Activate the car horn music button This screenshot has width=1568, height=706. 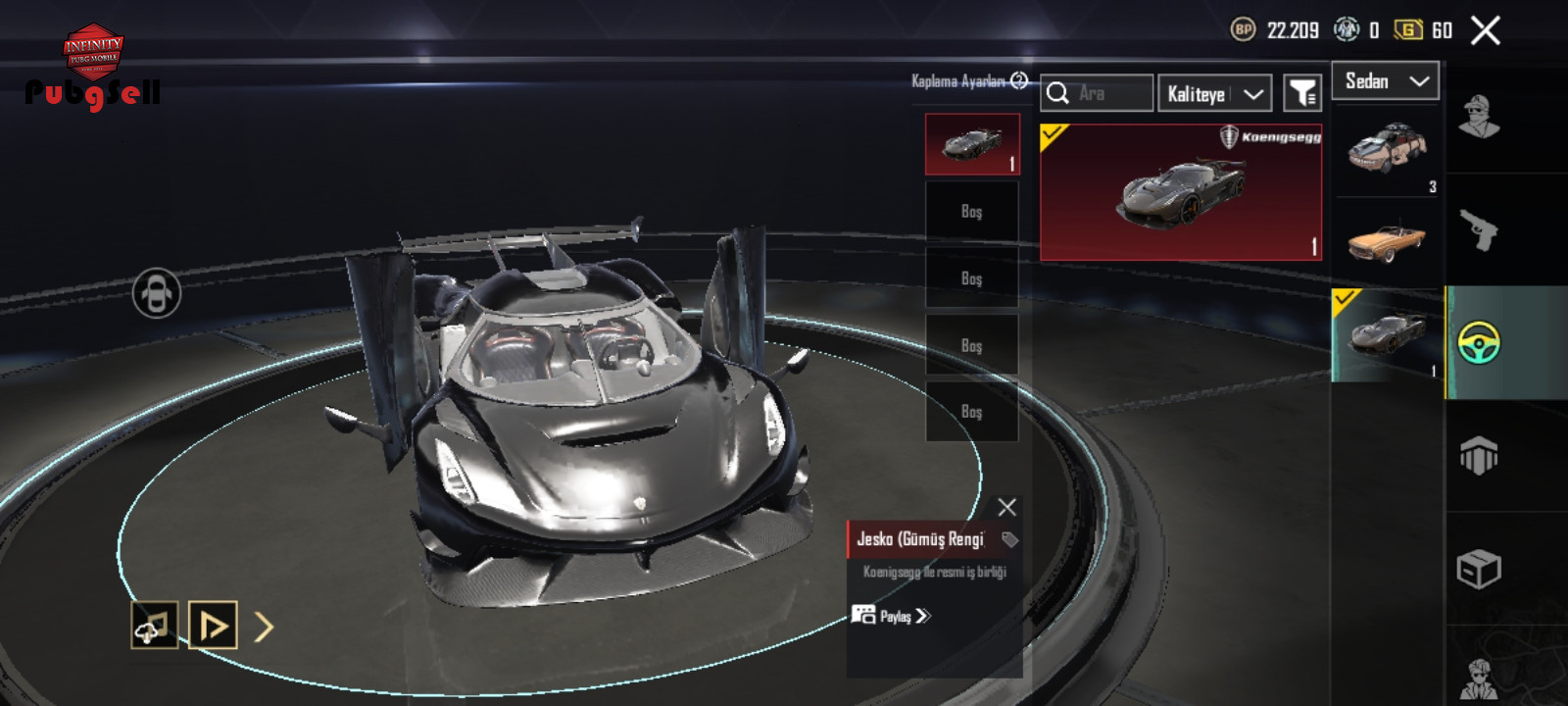(x=155, y=626)
